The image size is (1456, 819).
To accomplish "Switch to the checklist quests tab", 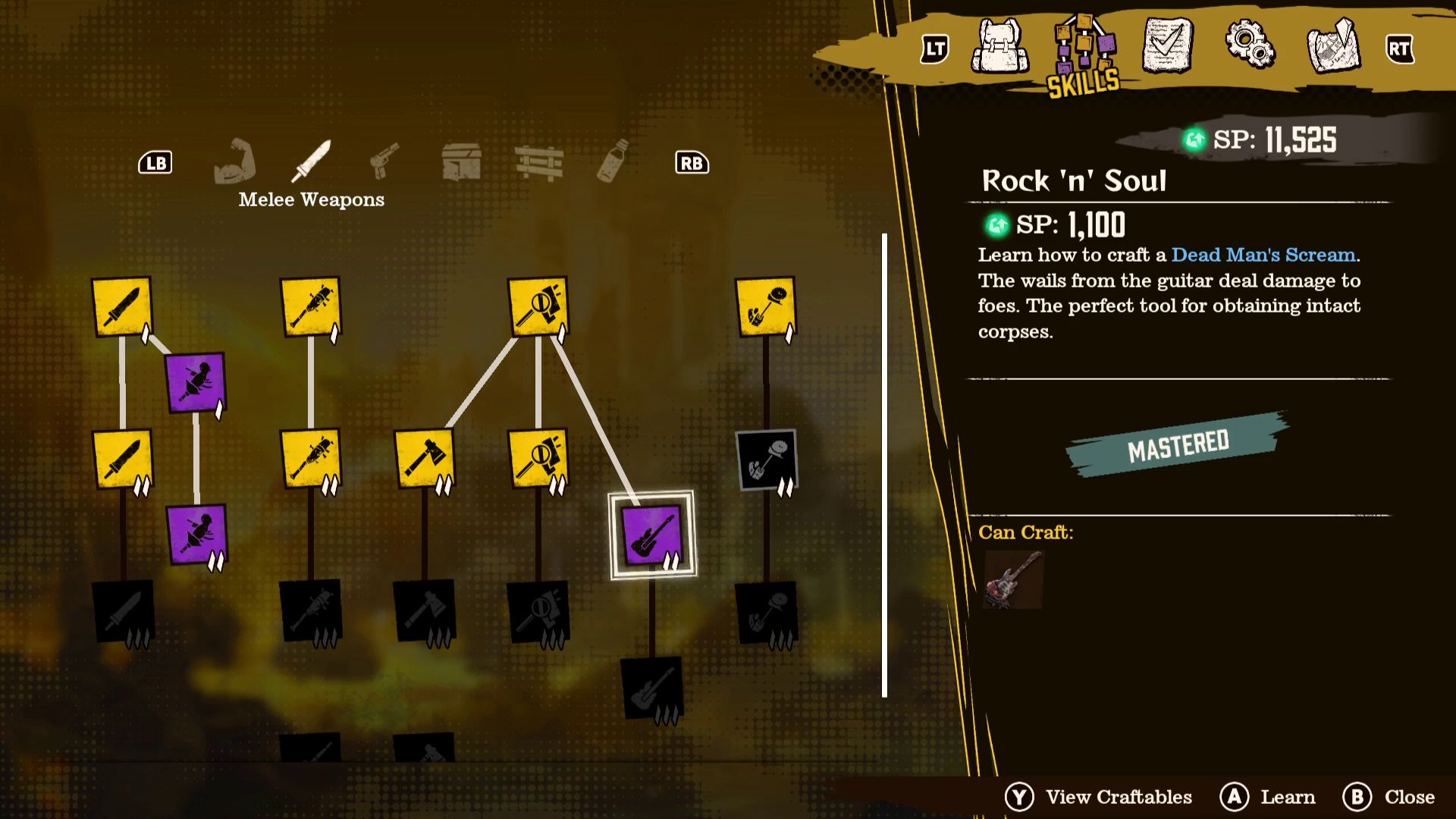I will (1167, 47).
